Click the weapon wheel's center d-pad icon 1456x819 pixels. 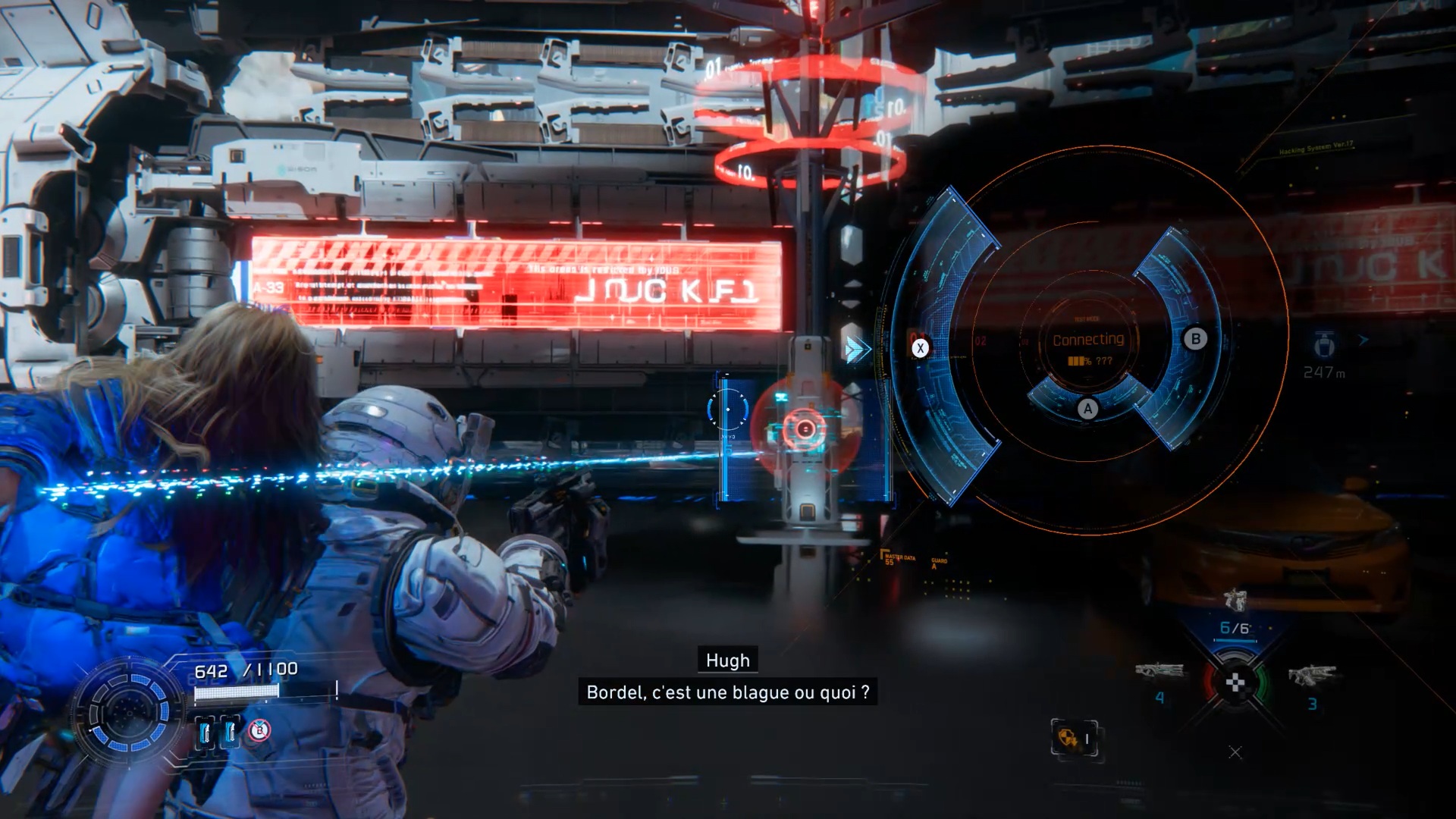pos(1235,684)
